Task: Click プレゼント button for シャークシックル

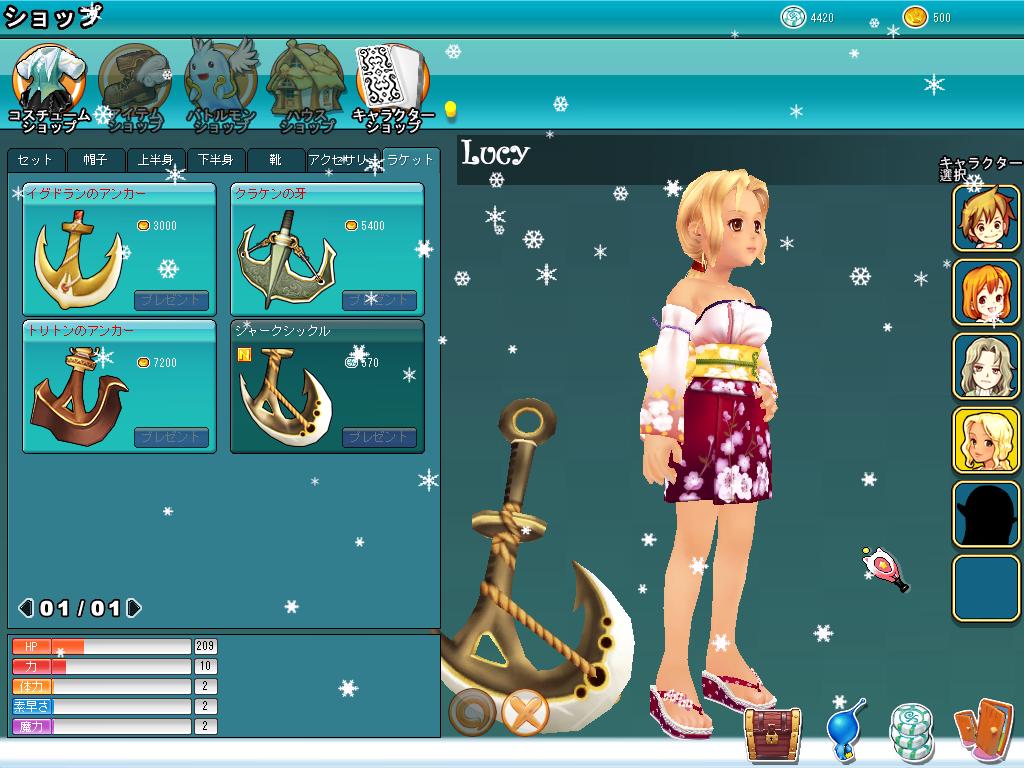Action: tap(379, 437)
